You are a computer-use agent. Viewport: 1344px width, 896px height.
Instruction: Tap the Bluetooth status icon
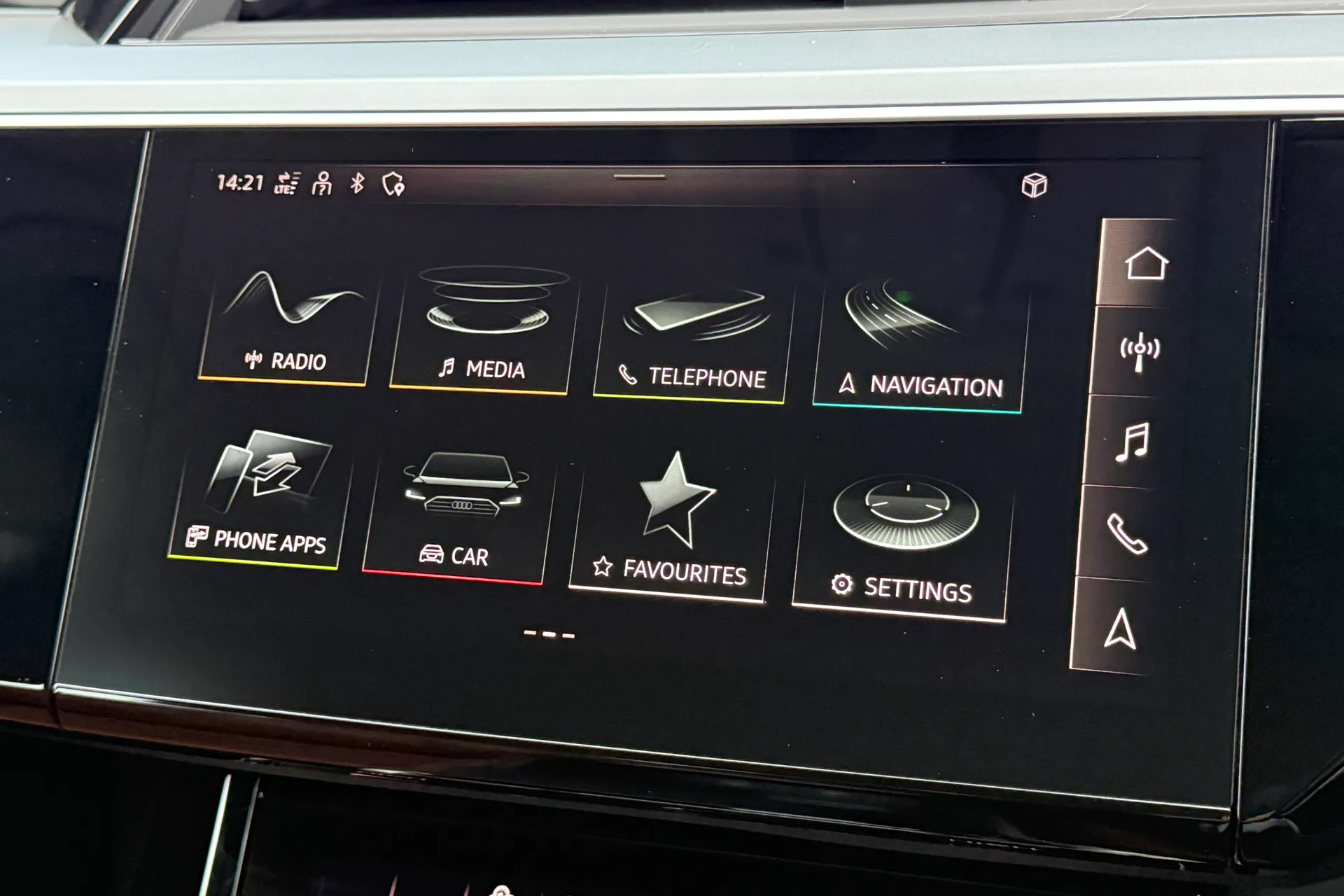coord(356,183)
